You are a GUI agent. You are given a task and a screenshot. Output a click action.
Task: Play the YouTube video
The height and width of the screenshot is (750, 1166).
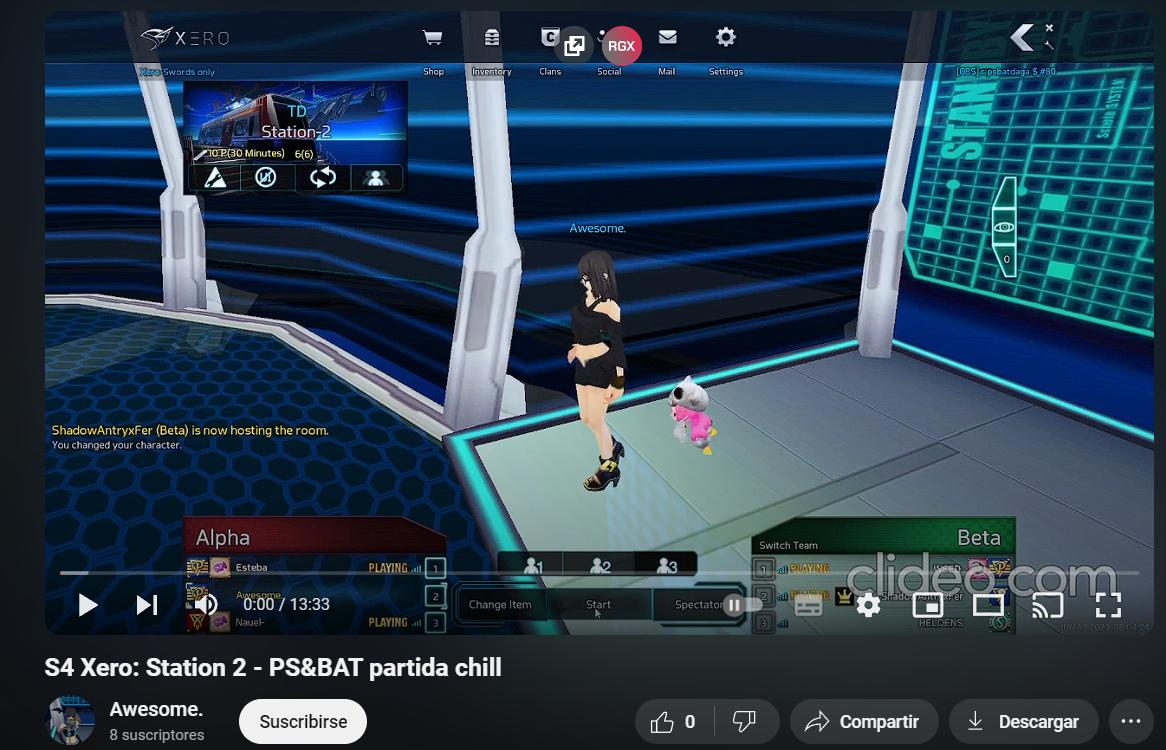coord(88,604)
